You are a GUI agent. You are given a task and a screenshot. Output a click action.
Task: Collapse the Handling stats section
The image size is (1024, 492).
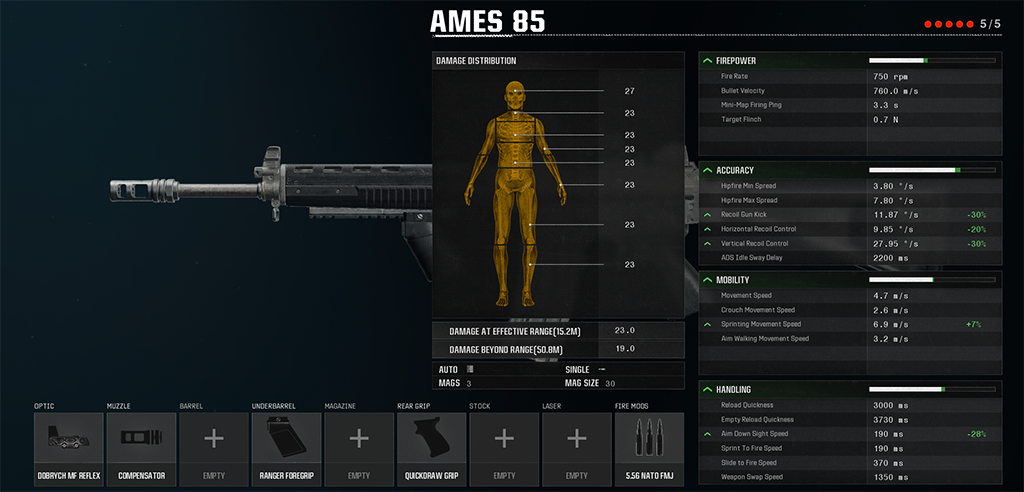tap(708, 389)
